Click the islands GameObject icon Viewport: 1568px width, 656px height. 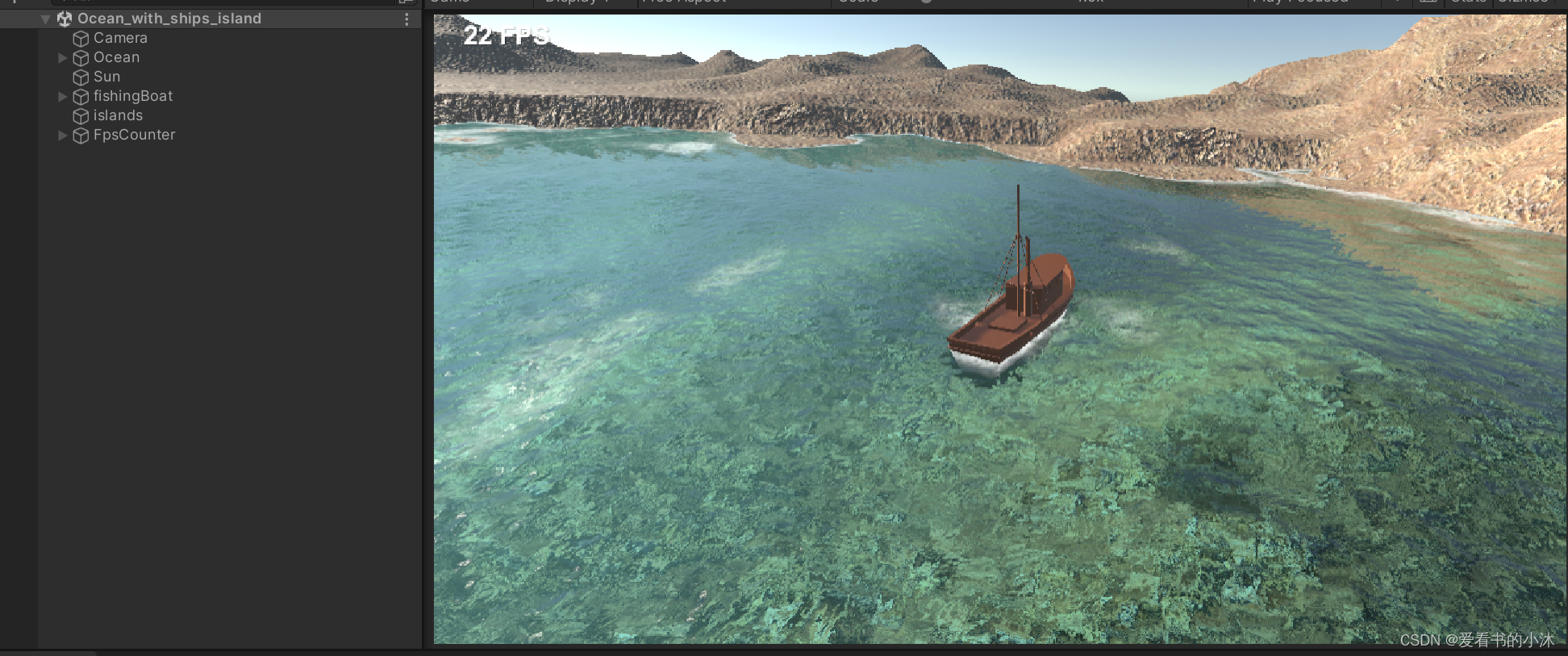(x=81, y=115)
